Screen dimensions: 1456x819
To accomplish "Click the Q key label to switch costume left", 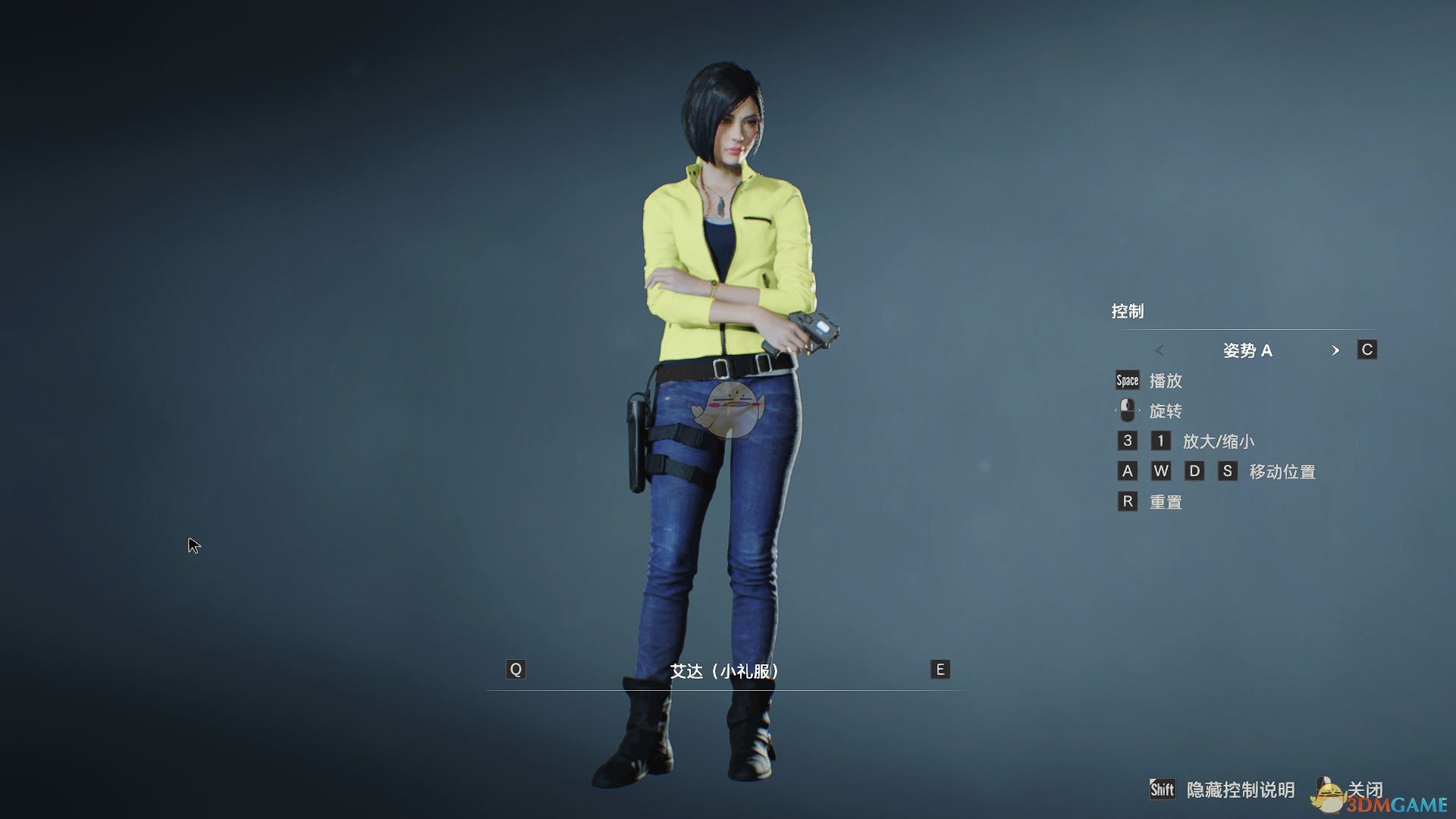I will pyautogui.click(x=516, y=670).
